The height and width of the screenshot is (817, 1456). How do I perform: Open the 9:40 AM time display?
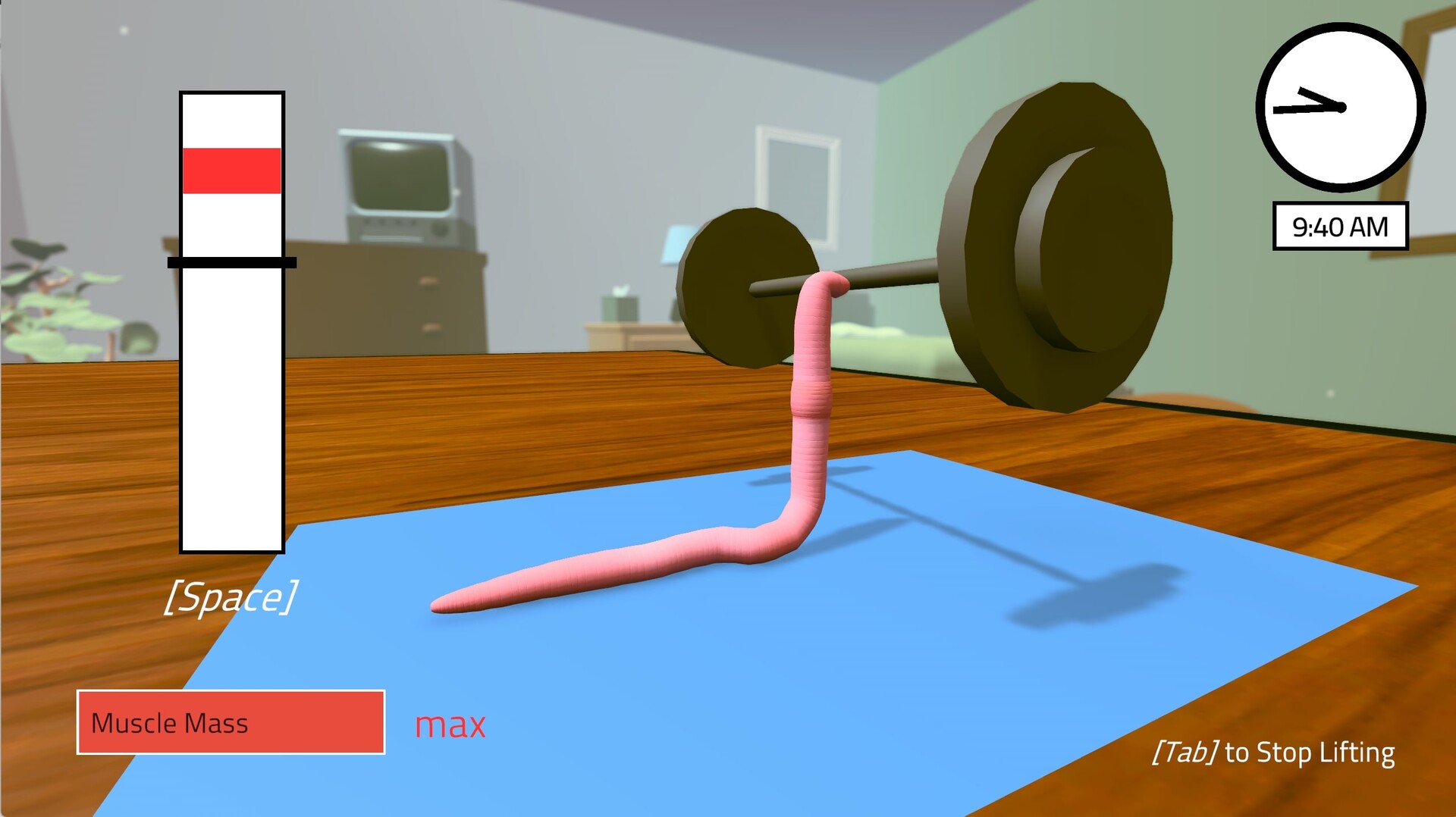(1341, 224)
